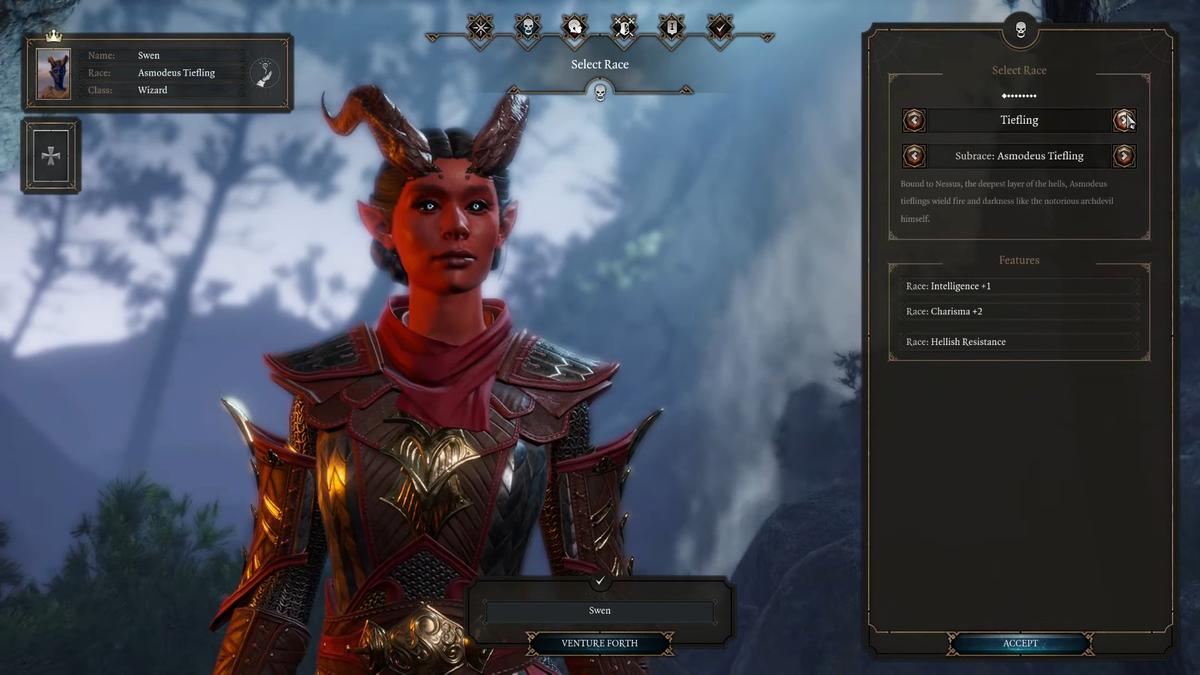View the Hellish Resistance feature
The width and height of the screenshot is (1200, 675).
point(1018,342)
